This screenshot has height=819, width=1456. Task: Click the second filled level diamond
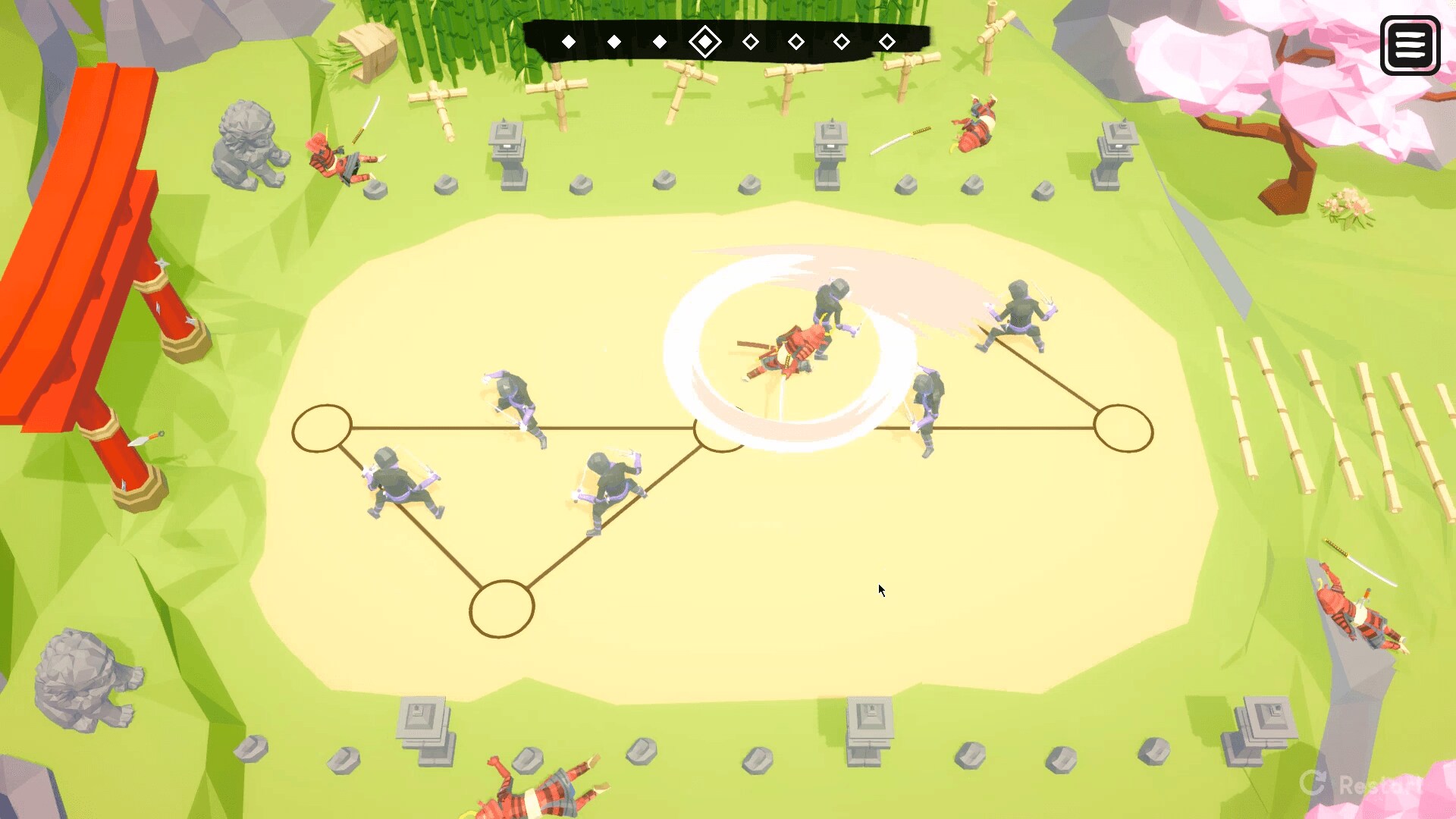(x=614, y=42)
